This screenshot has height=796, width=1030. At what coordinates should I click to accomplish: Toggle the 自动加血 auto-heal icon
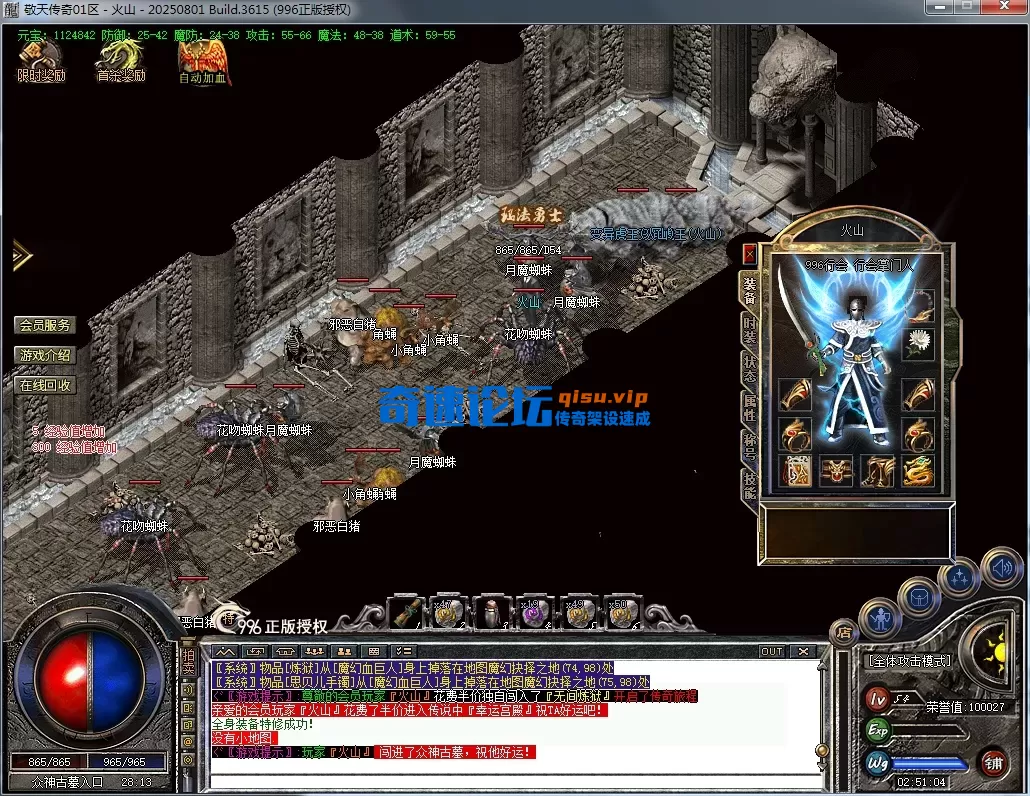pos(202,60)
